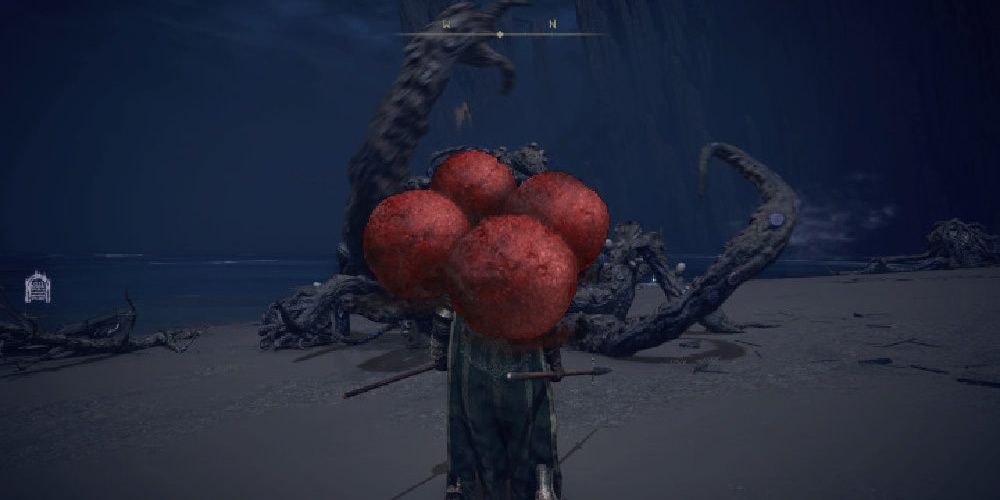Click the compass bar's center marker
The image size is (1000, 500).
tap(500, 35)
